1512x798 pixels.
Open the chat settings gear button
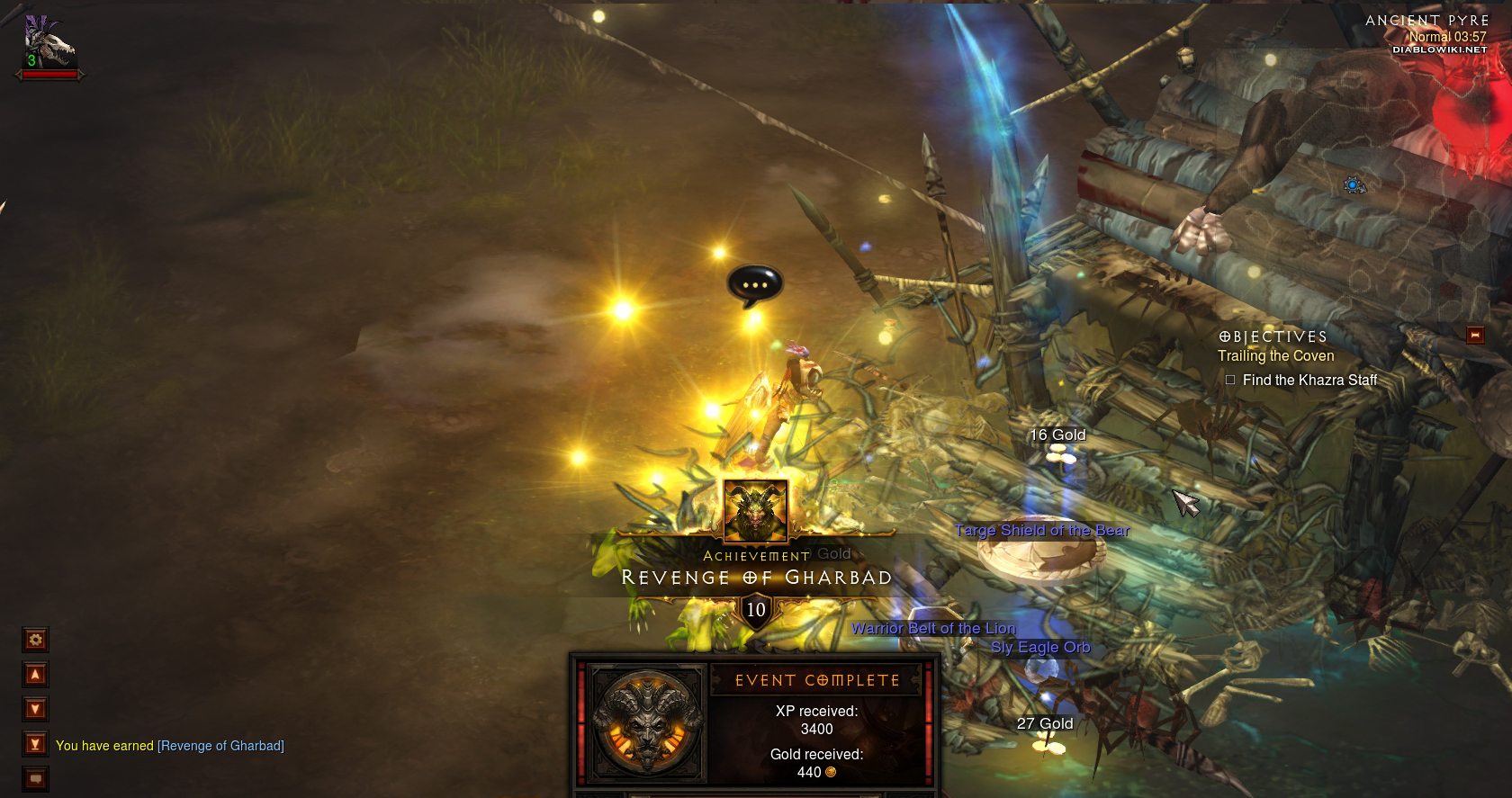click(35, 640)
